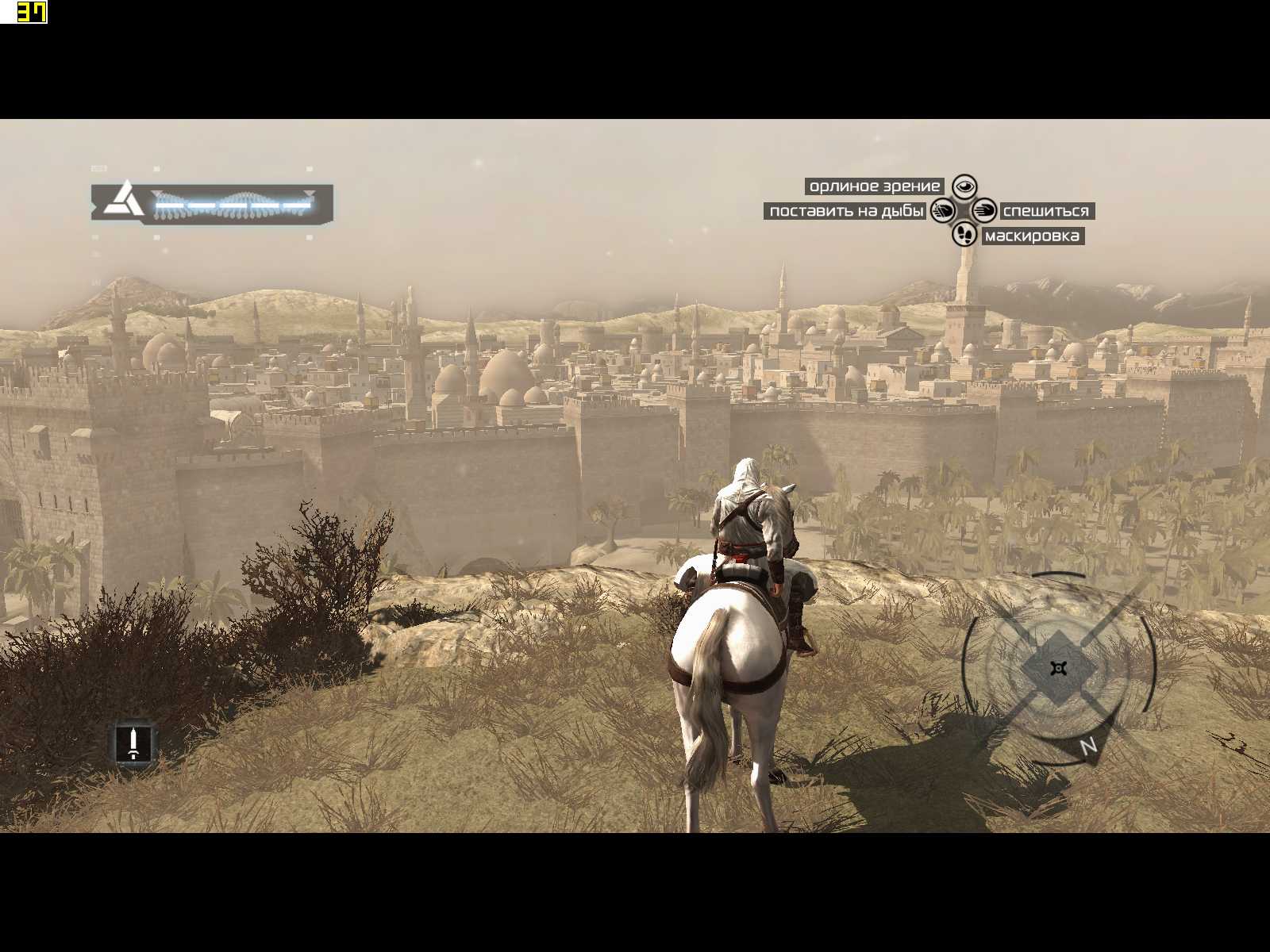The image size is (1270, 952).
Task: Activate the gallop hand icon
Action: 984,211
